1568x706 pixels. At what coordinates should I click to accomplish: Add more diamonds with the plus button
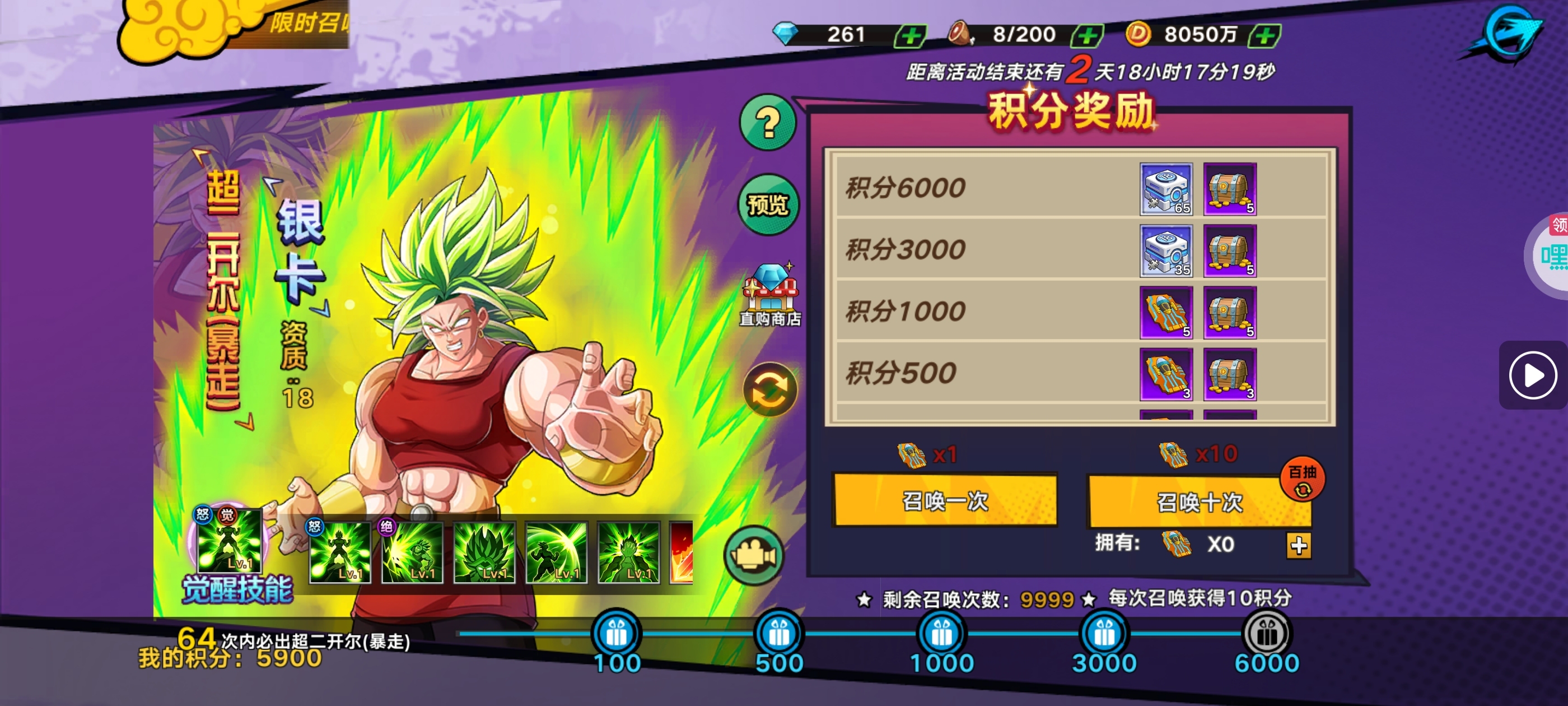tap(910, 36)
